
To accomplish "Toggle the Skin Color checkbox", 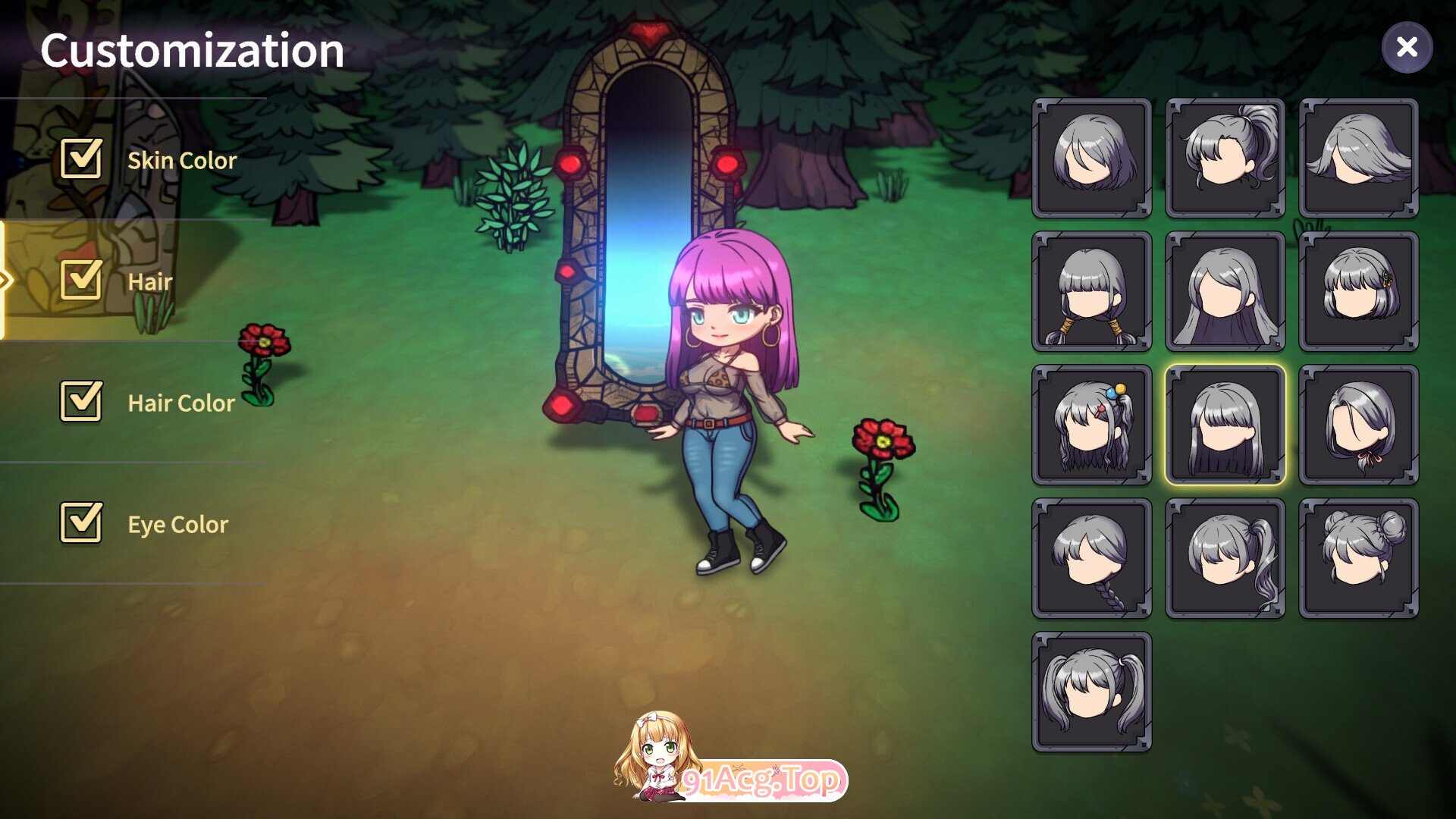I will point(81,159).
